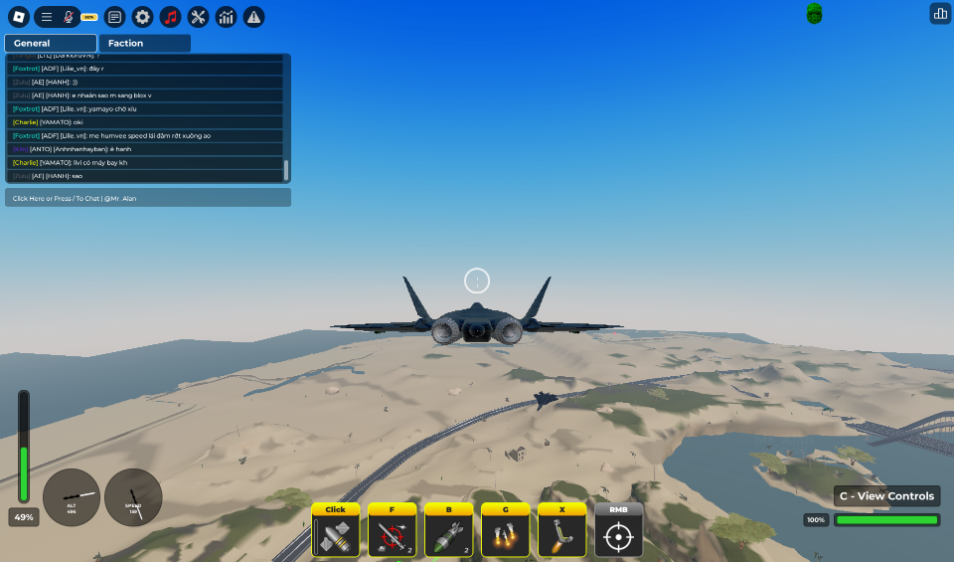Open the leaderboard icon in top-right corner
The width and height of the screenshot is (954, 562).
940,13
